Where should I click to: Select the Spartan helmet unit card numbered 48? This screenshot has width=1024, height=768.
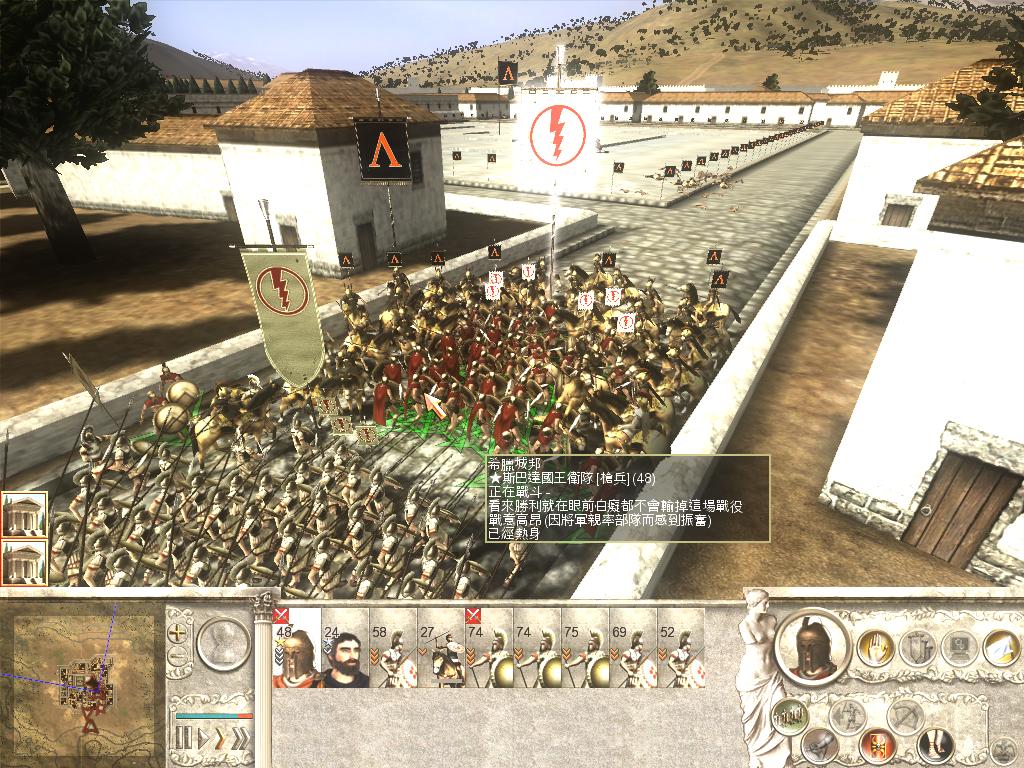click(296, 649)
